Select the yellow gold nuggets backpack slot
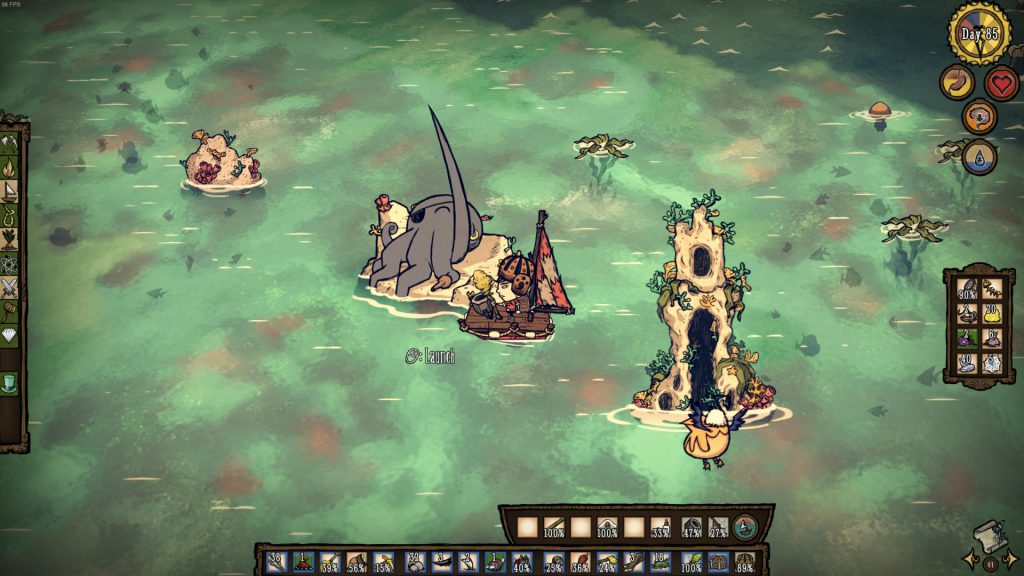This screenshot has height=576, width=1024. click(992, 313)
